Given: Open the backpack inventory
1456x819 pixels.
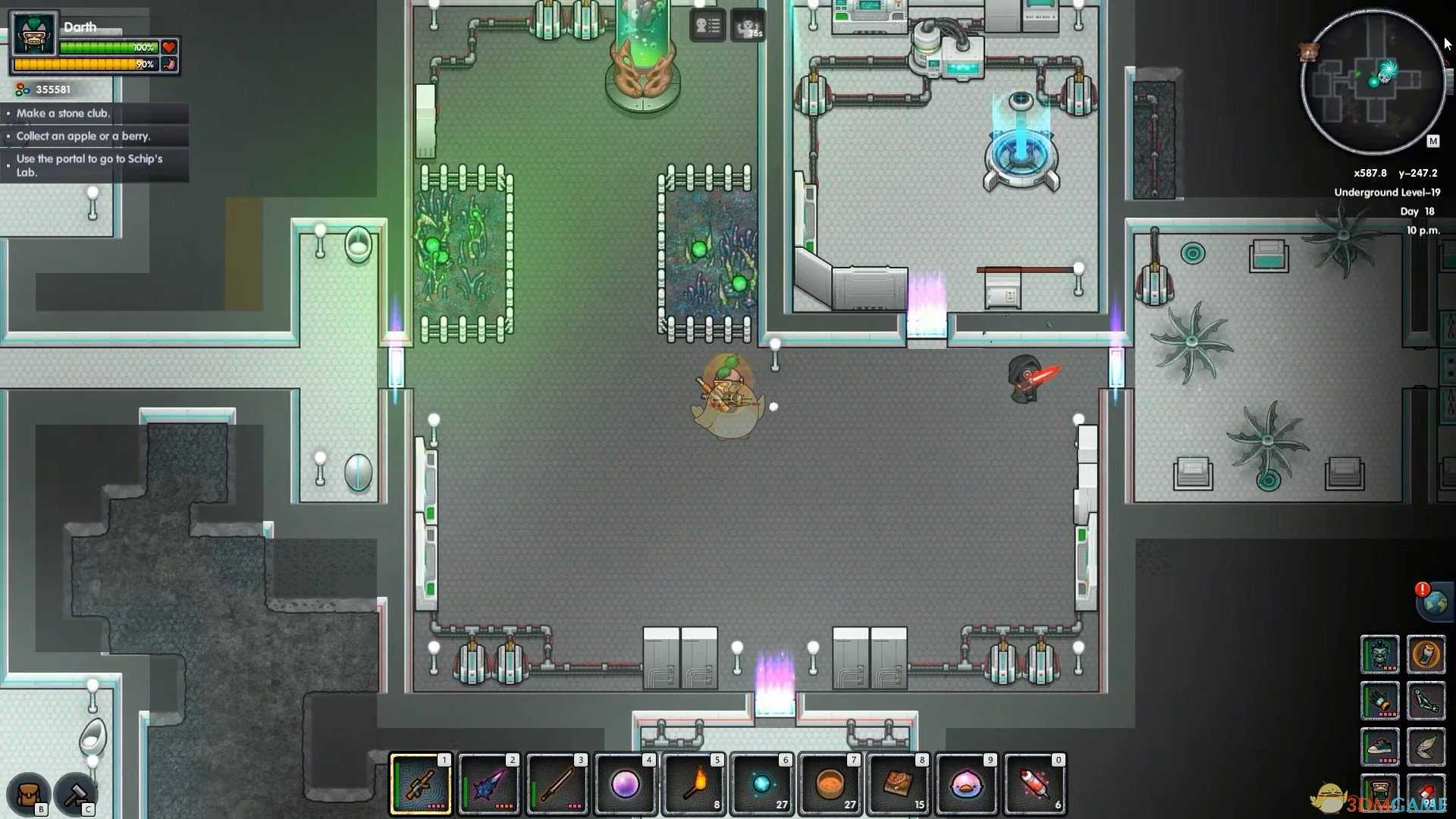Looking at the screenshot, I should 29,794.
